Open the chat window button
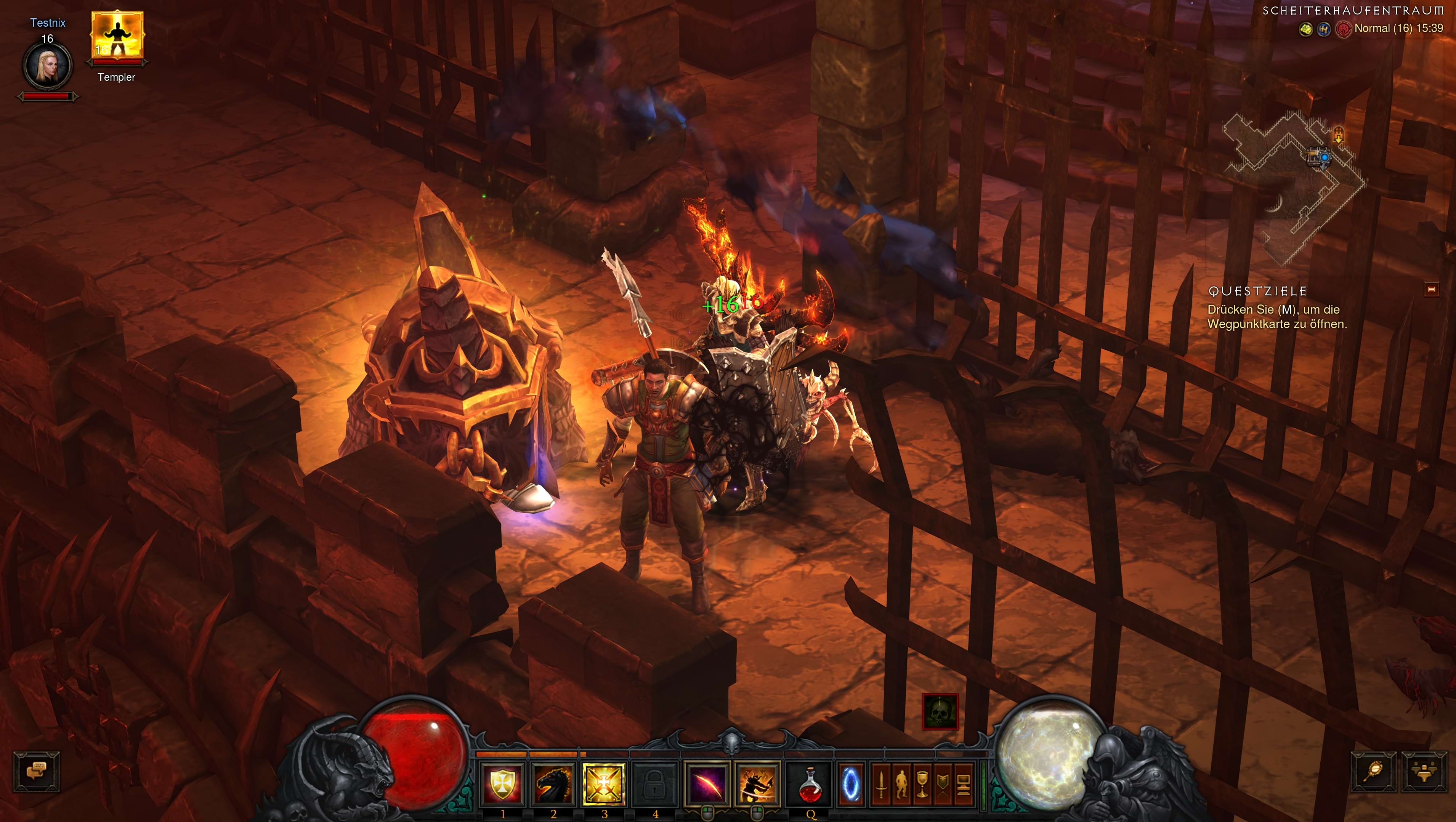Image resolution: width=1456 pixels, height=822 pixels. tap(37, 770)
